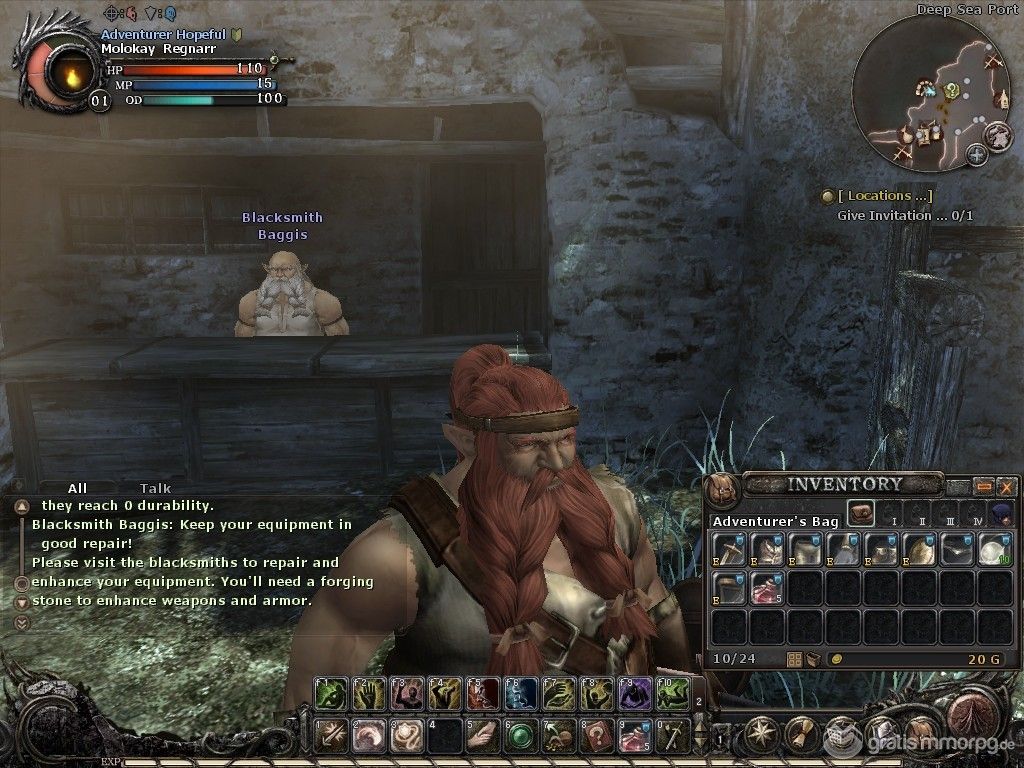Open the hooded character tab in inventory
The width and height of the screenshot is (1024, 768).
click(1002, 514)
